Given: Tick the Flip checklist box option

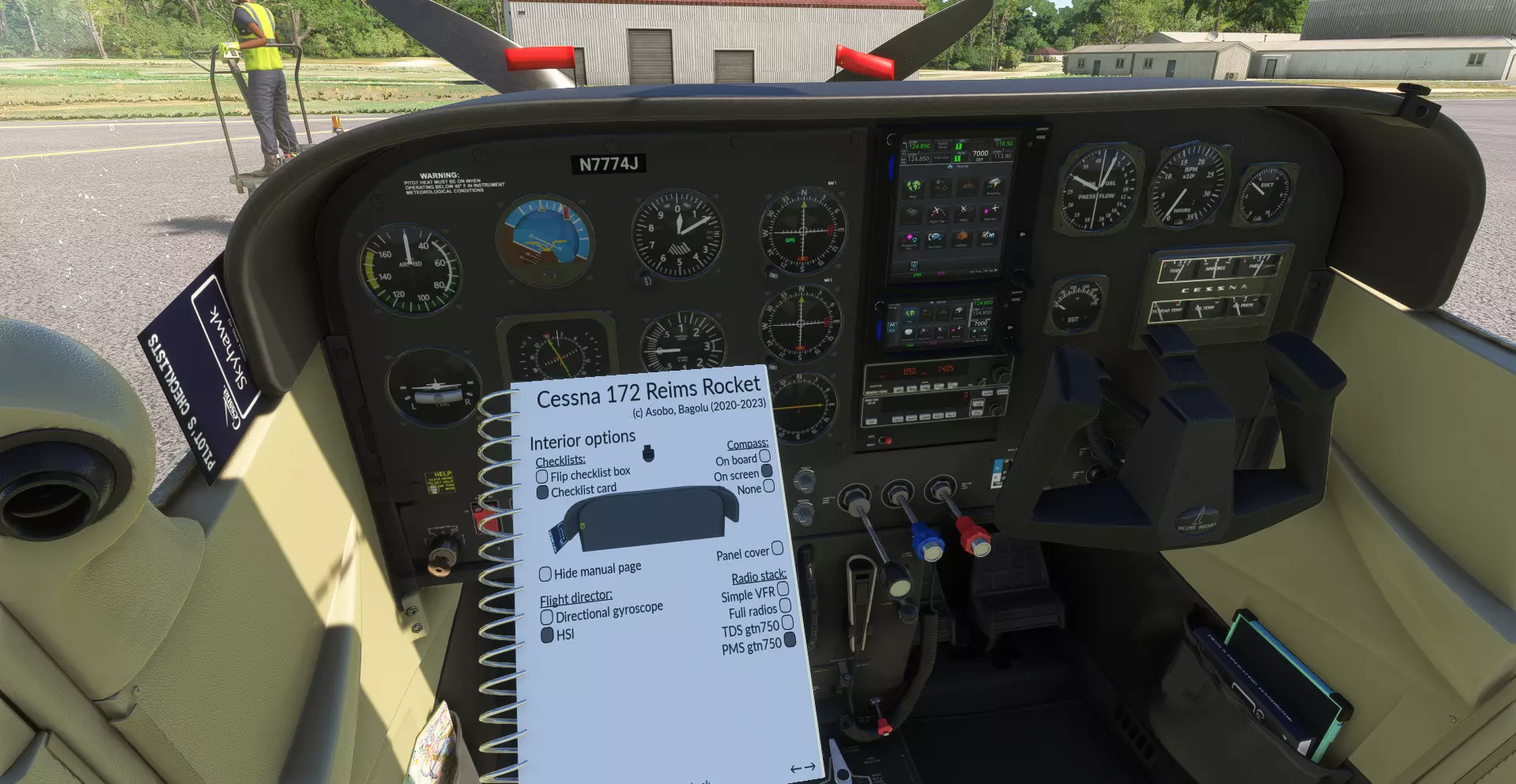Looking at the screenshot, I should point(542,477).
